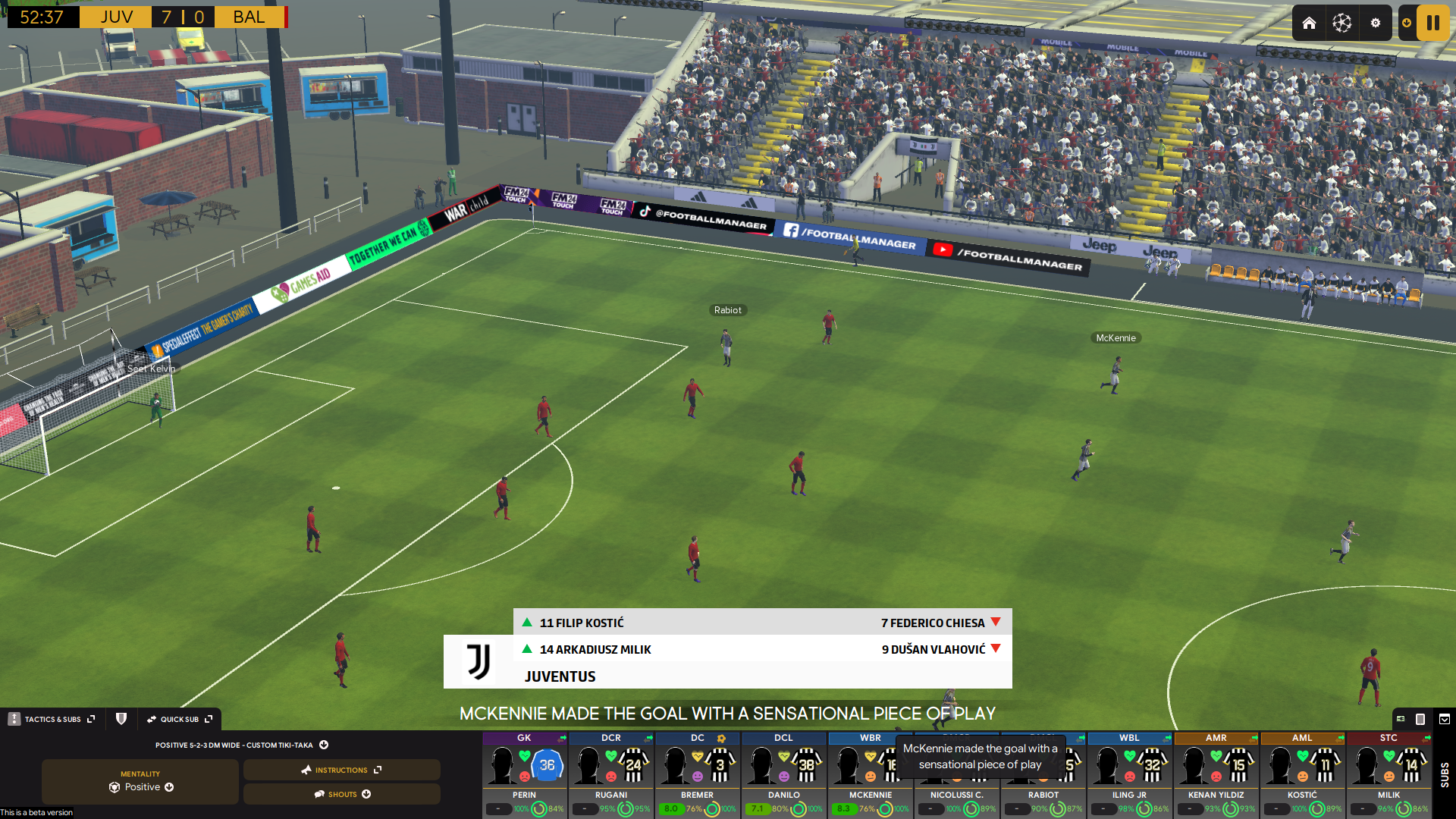Click the highlight speed down-arrow next to pause
This screenshot has height=819, width=1456.
tap(1407, 23)
